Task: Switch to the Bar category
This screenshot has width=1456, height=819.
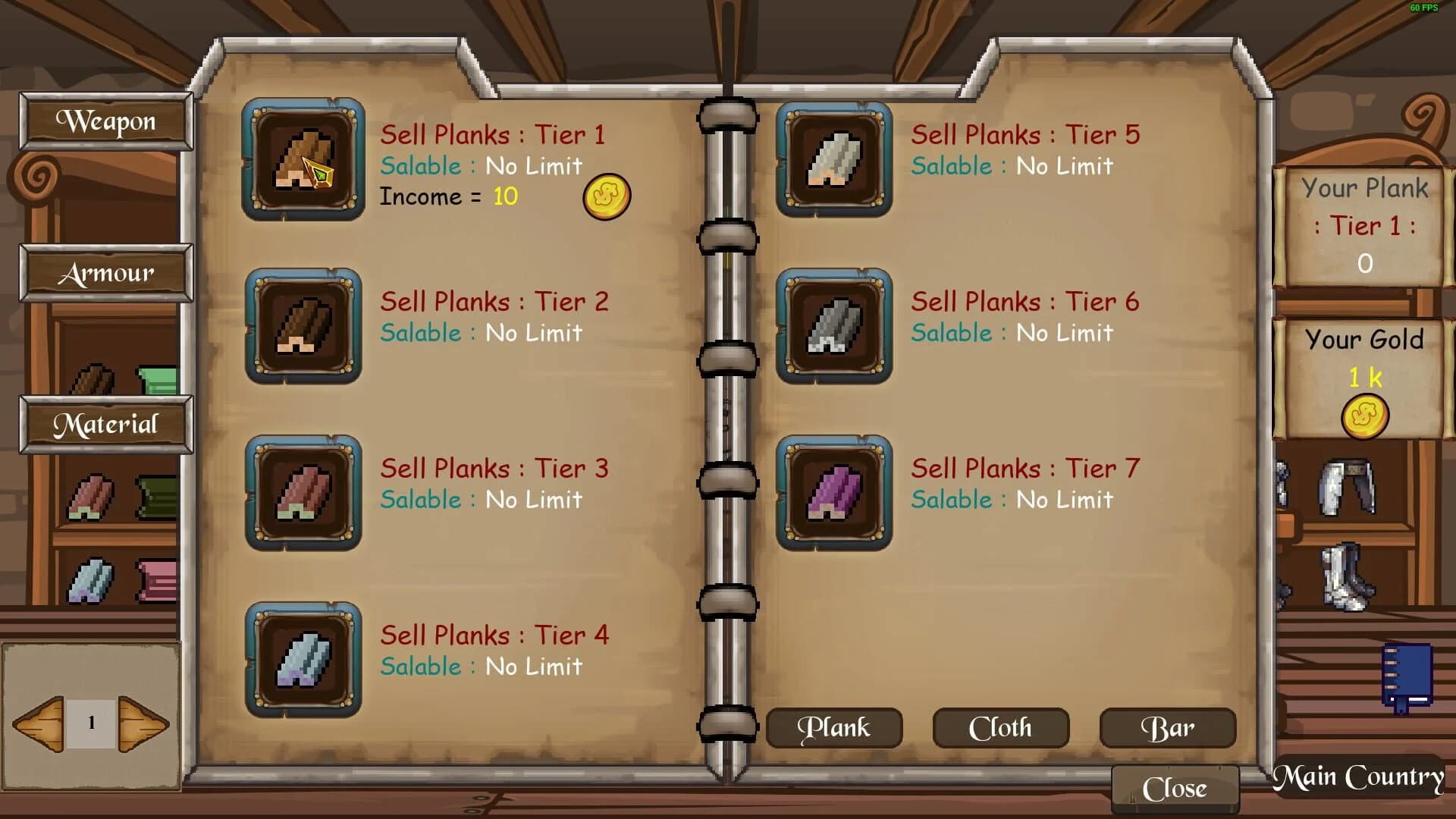Action: tap(1166, 727)
